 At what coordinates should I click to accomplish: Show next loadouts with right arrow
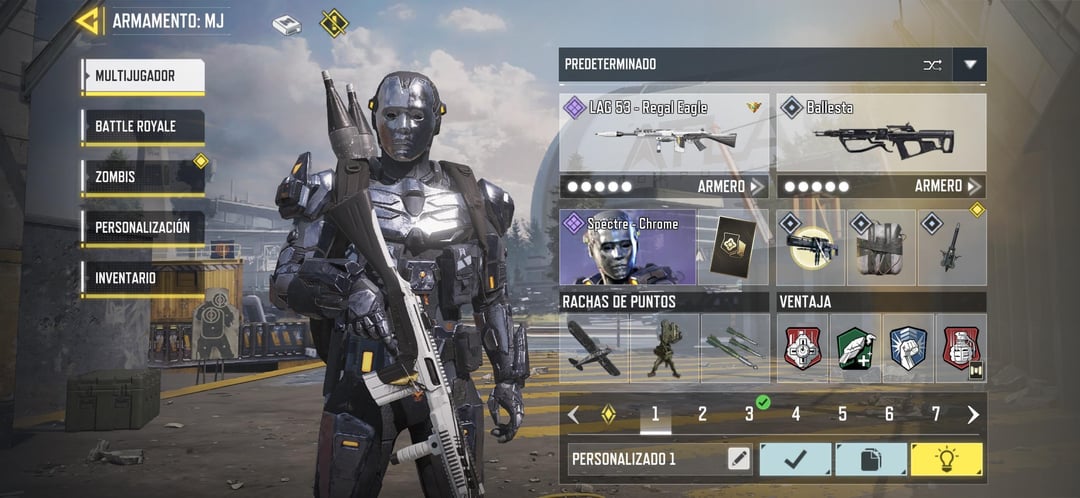coord(973,414)
